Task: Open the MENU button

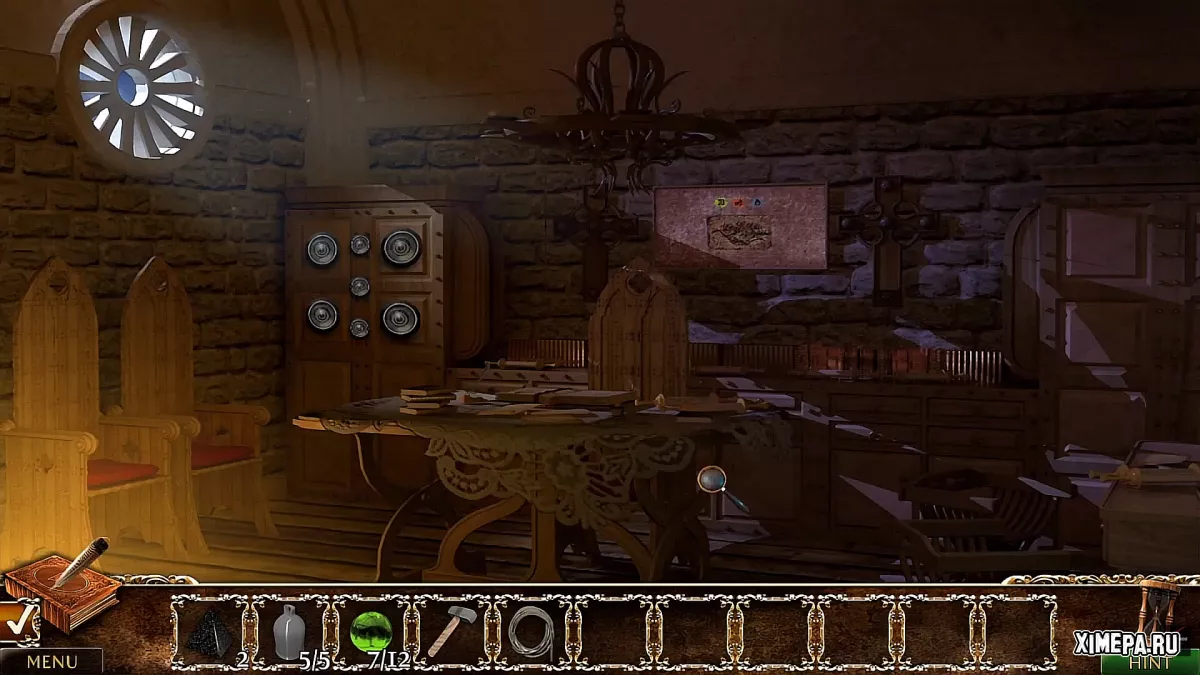Action: [51, 661]
